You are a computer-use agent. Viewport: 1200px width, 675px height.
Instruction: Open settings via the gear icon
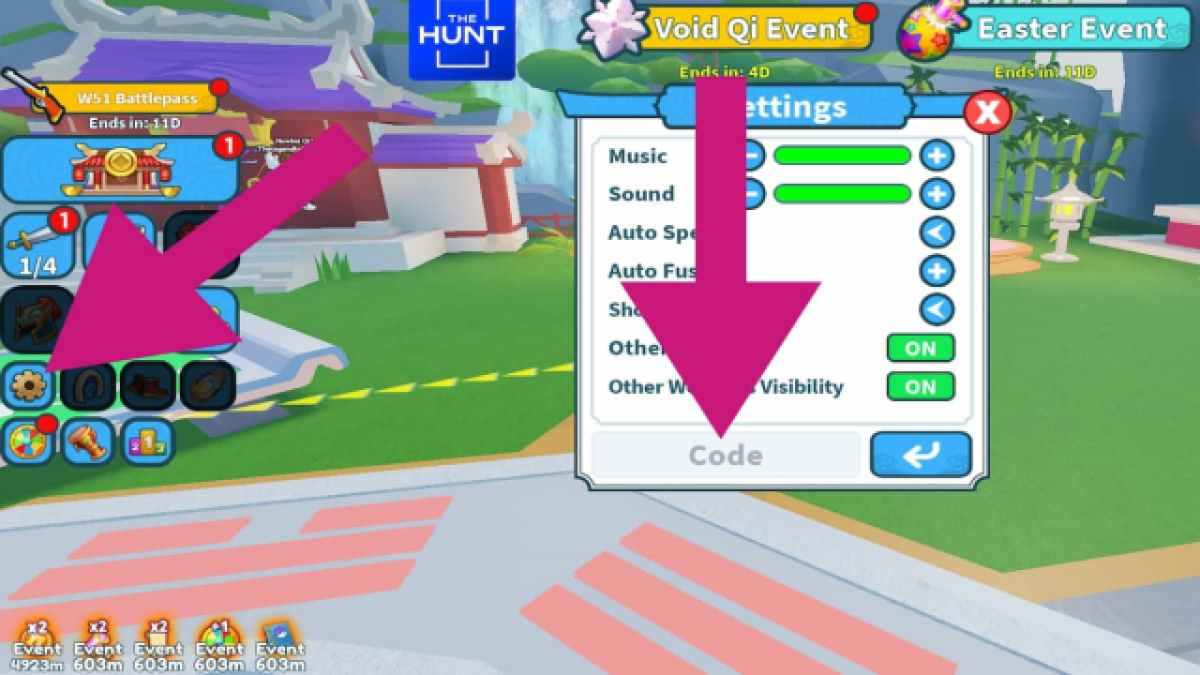(x=27, y=386)
